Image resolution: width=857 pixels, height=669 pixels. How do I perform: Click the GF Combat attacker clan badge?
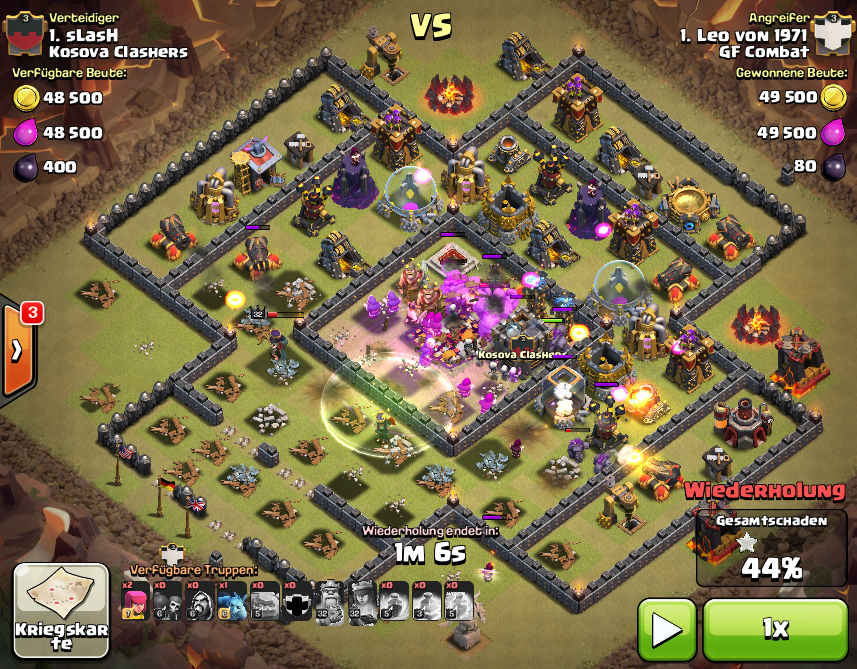(x=830, y=35)
